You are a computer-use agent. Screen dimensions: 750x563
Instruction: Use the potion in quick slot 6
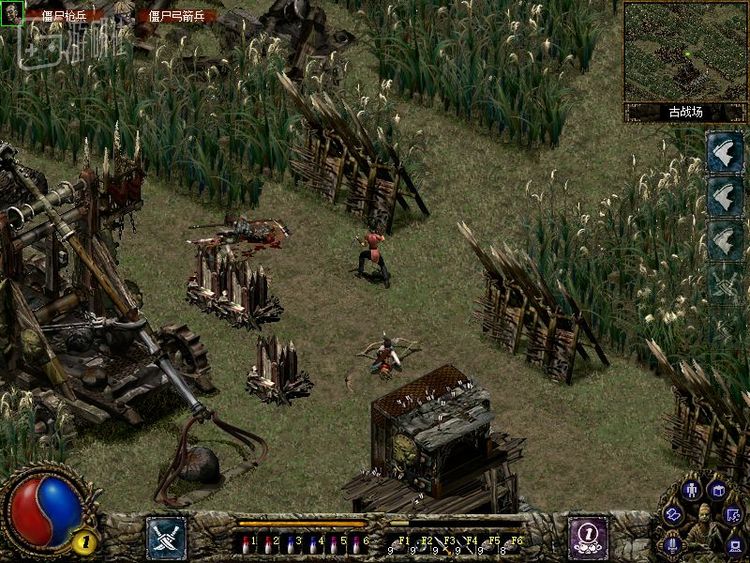(x=356, y=544)
